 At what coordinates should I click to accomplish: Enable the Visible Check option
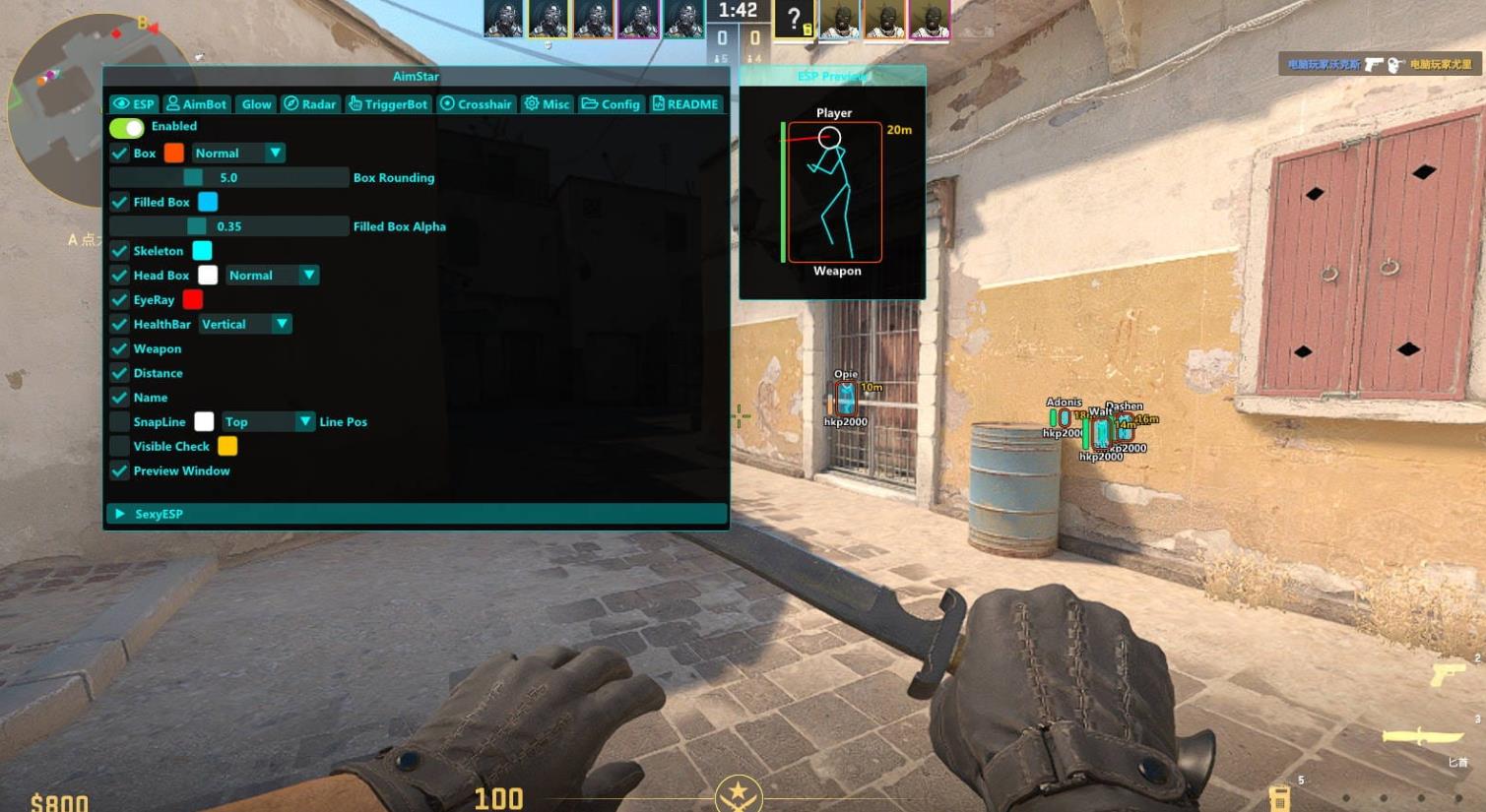(x=119, y=446)
